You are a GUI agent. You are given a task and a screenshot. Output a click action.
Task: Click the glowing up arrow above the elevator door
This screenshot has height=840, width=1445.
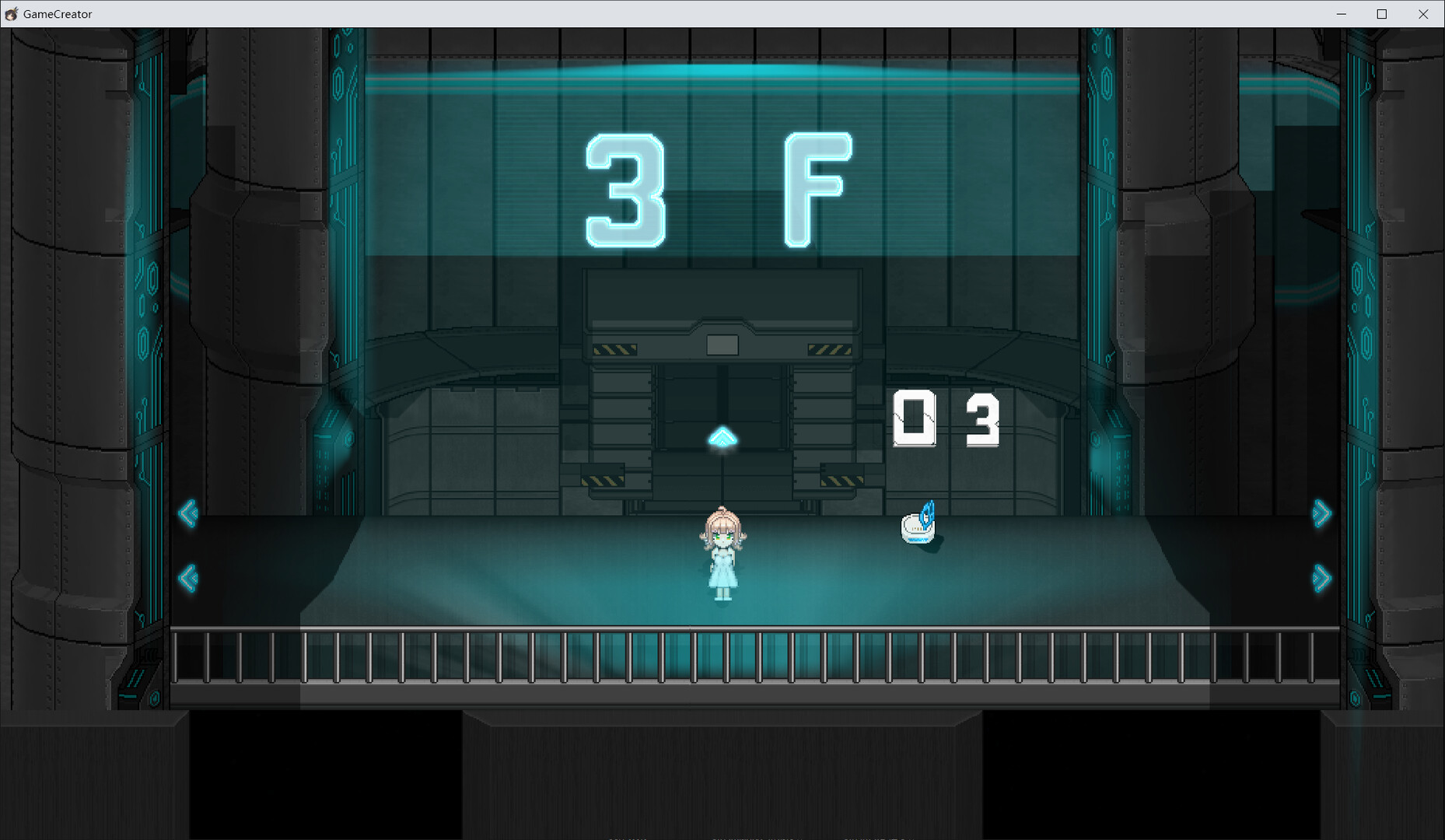pos(723,438)
